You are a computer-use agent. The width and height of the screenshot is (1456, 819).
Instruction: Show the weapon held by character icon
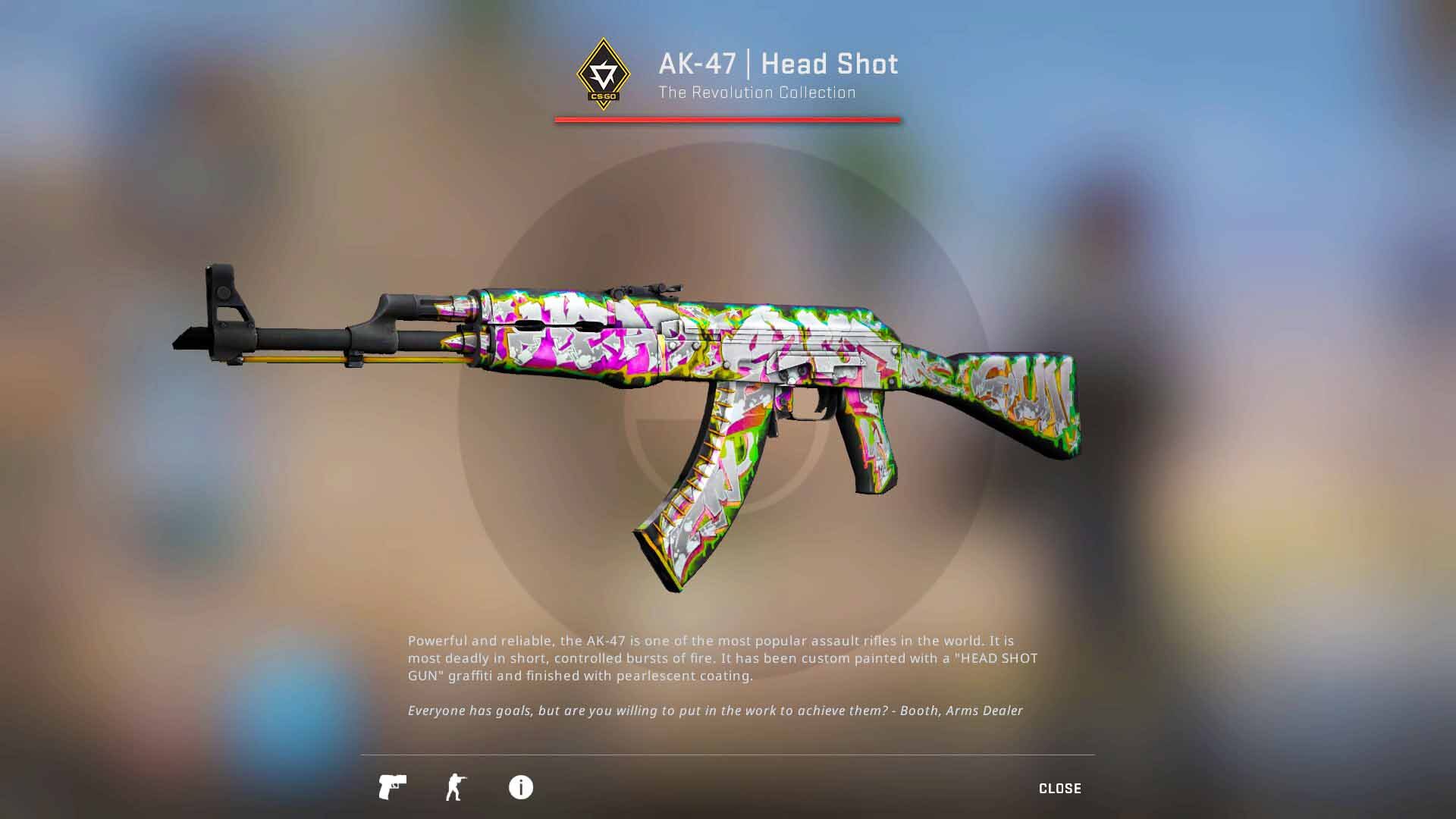click(x=456, y=787)
